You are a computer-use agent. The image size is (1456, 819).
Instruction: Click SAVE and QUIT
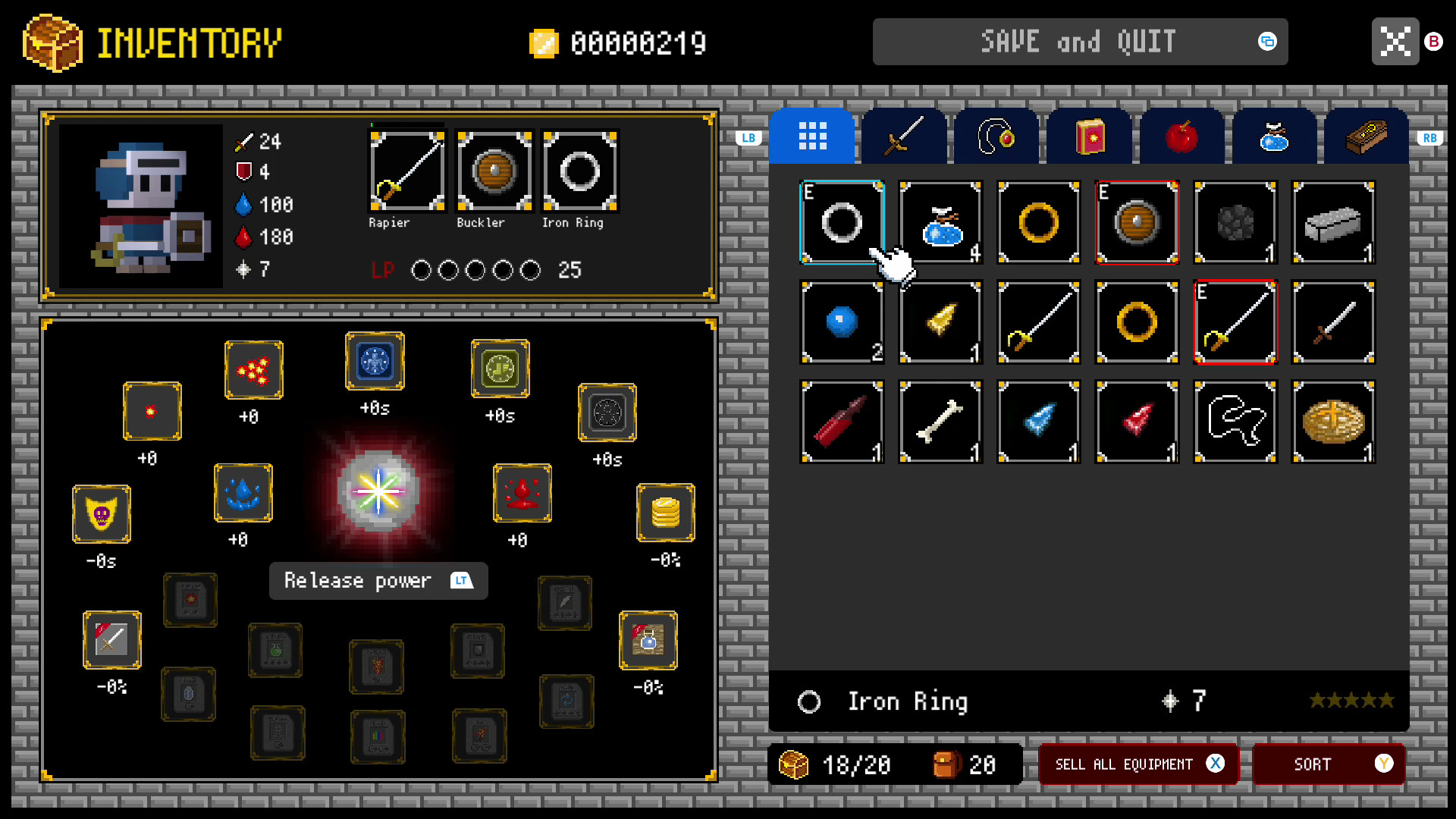click(1080, 42)
